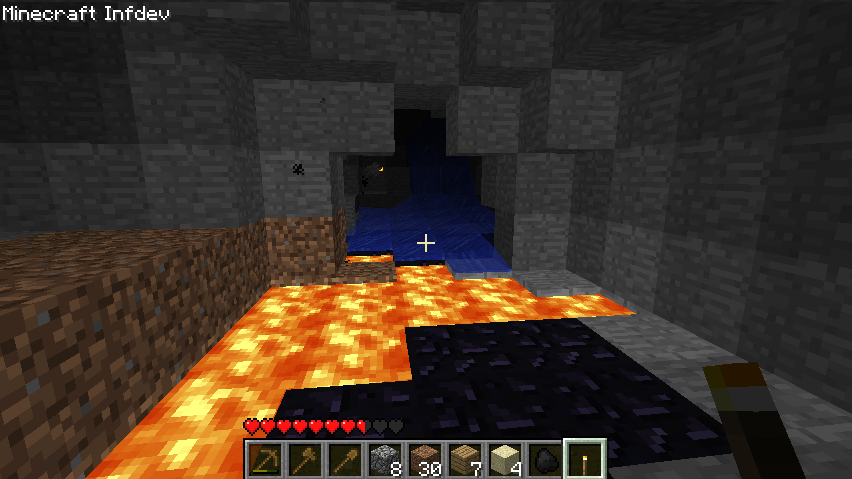
Task: Select the torch hotbar slot
Action: [585, 459]
